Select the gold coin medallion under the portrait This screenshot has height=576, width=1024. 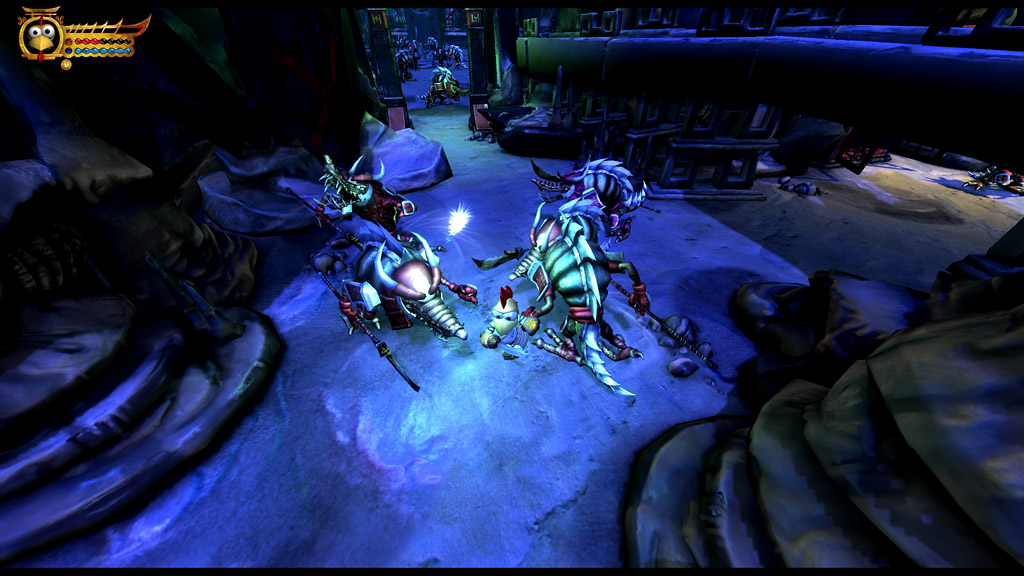click(x=66, y=64)
